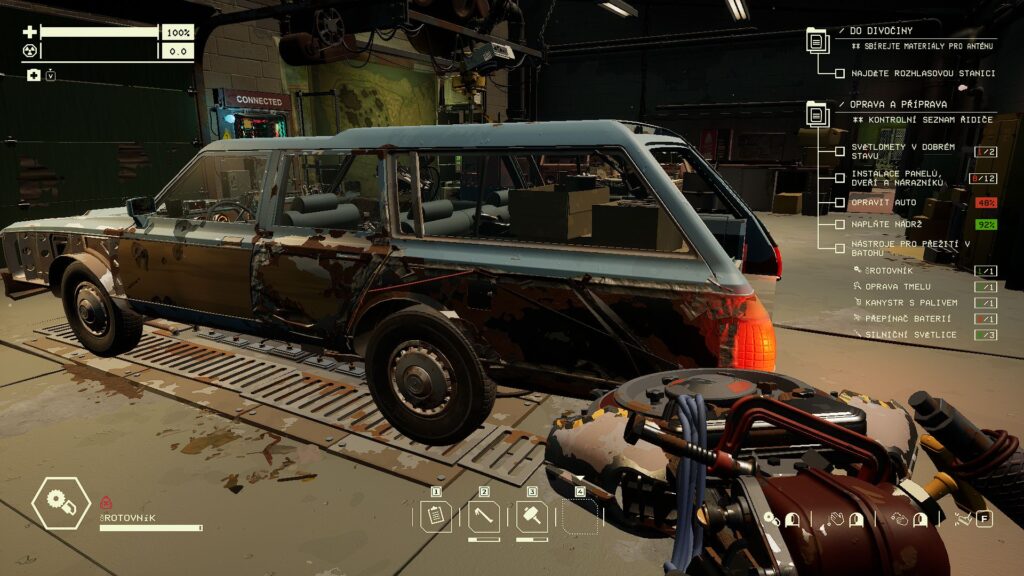Toggle the "Opravit auto" objective checkbox
The width and height of the screenshot is (1024, 576).
840,203
